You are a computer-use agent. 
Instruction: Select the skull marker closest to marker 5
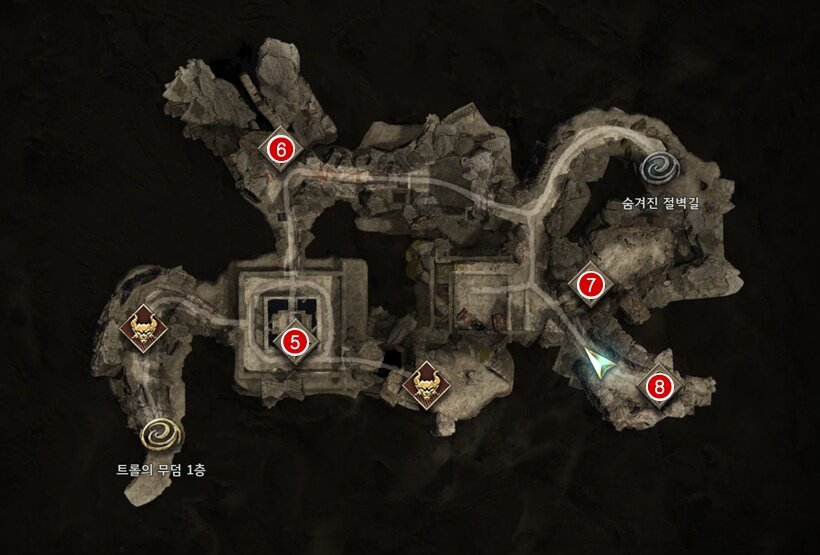coord(427,385)
